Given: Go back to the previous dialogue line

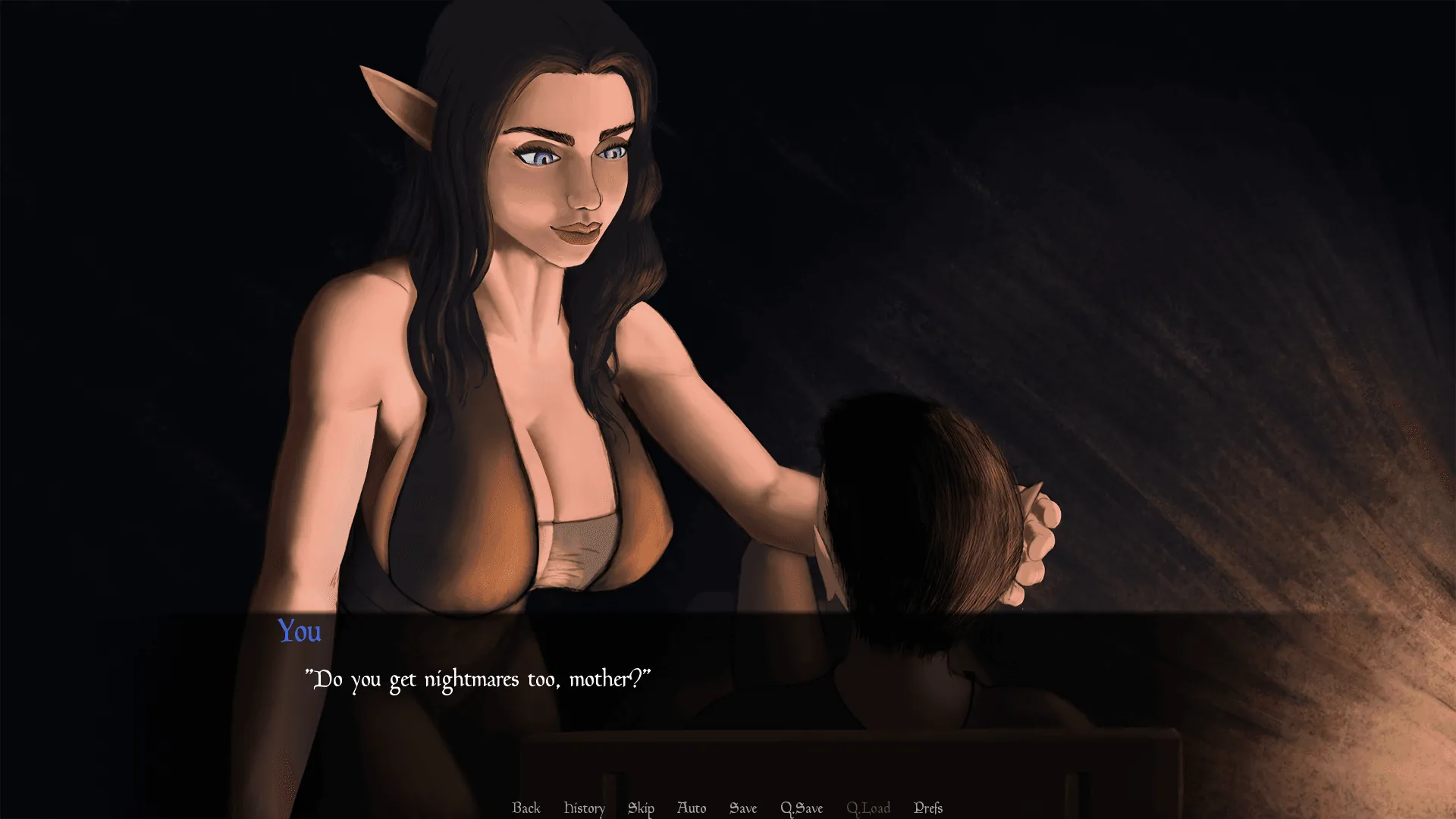Looking at the screenshot, I should [x=526, y=808].
